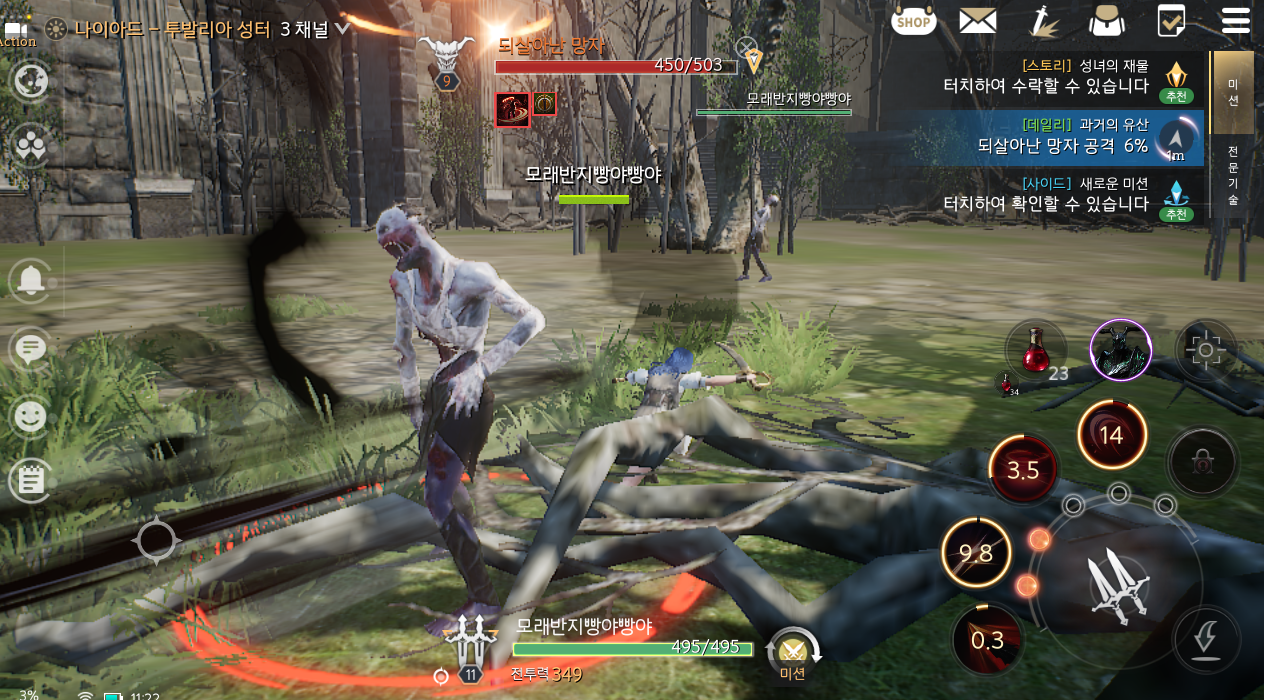Screen dimensions: 1264x700
Task: Open the notification bell icon
Action: click(31, 280)
